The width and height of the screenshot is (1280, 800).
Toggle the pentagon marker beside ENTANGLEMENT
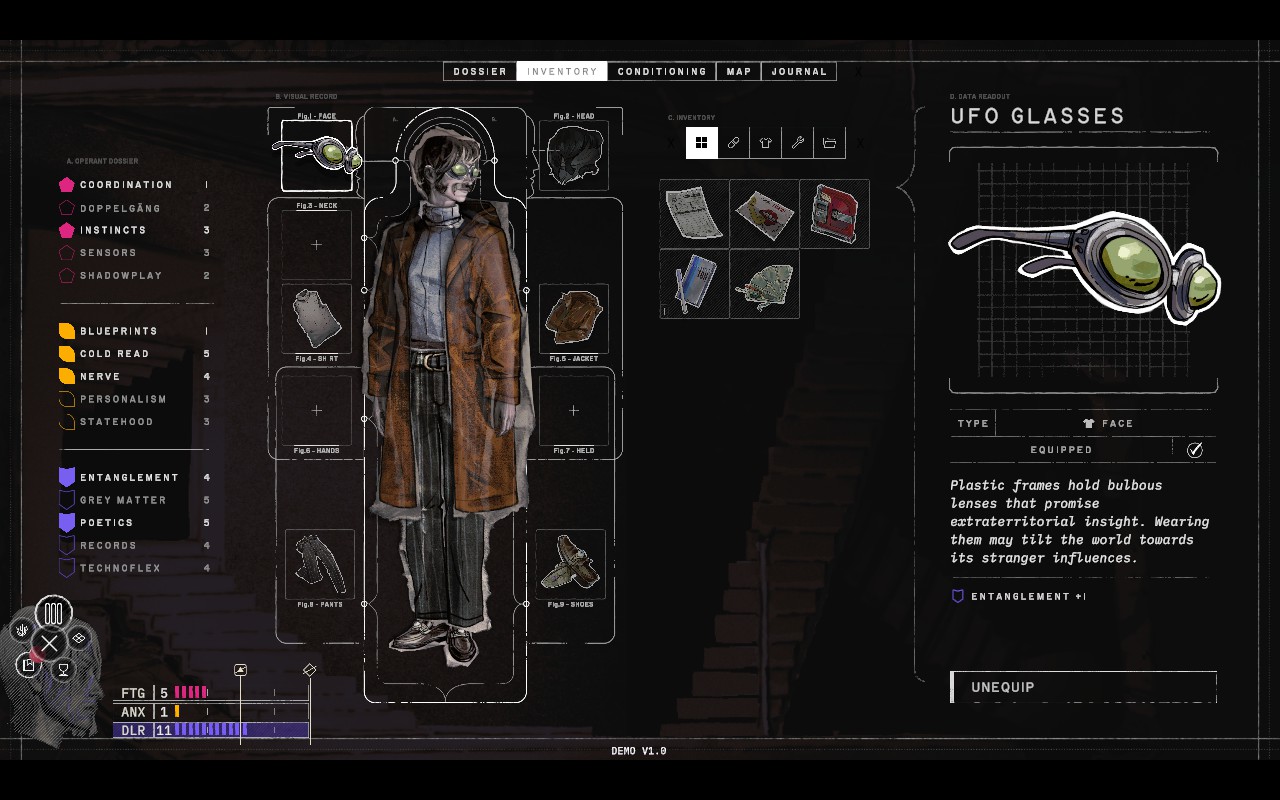point(68,477)
